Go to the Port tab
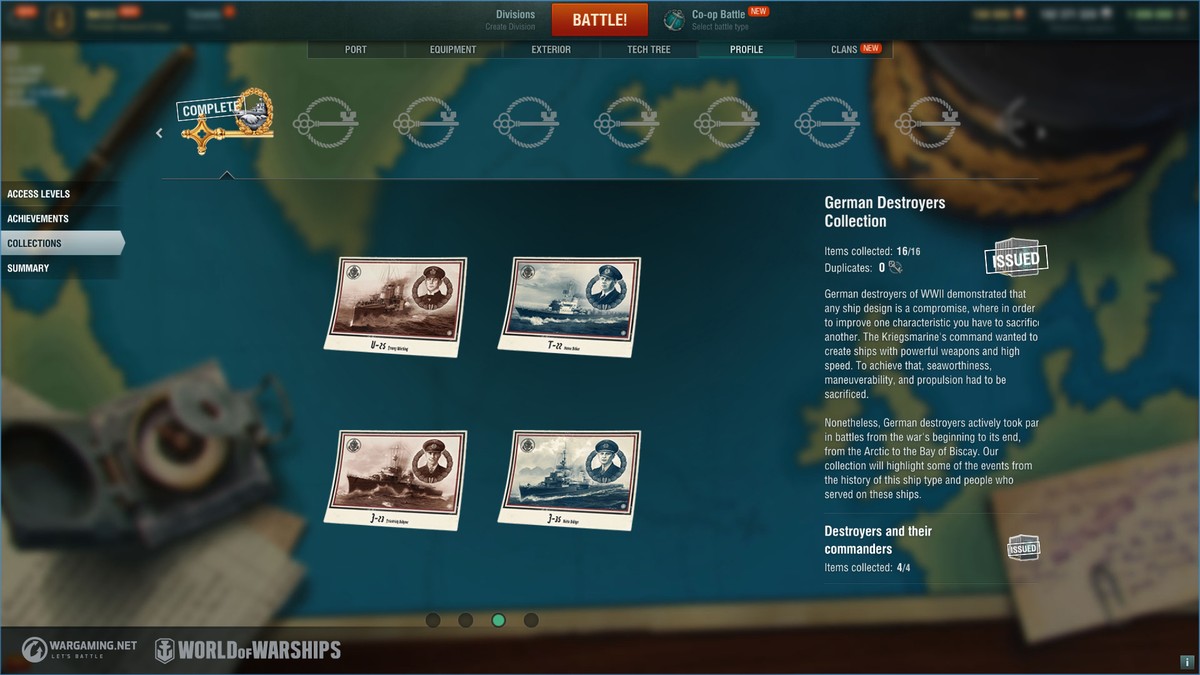This screenshot has width=1200, height=675. click(355, 49)
